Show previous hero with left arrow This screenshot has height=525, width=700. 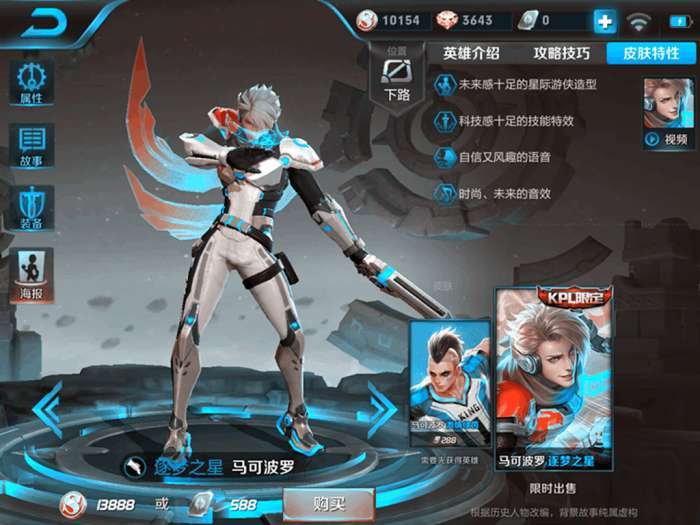pyautogui.click(x=47, y=409)
